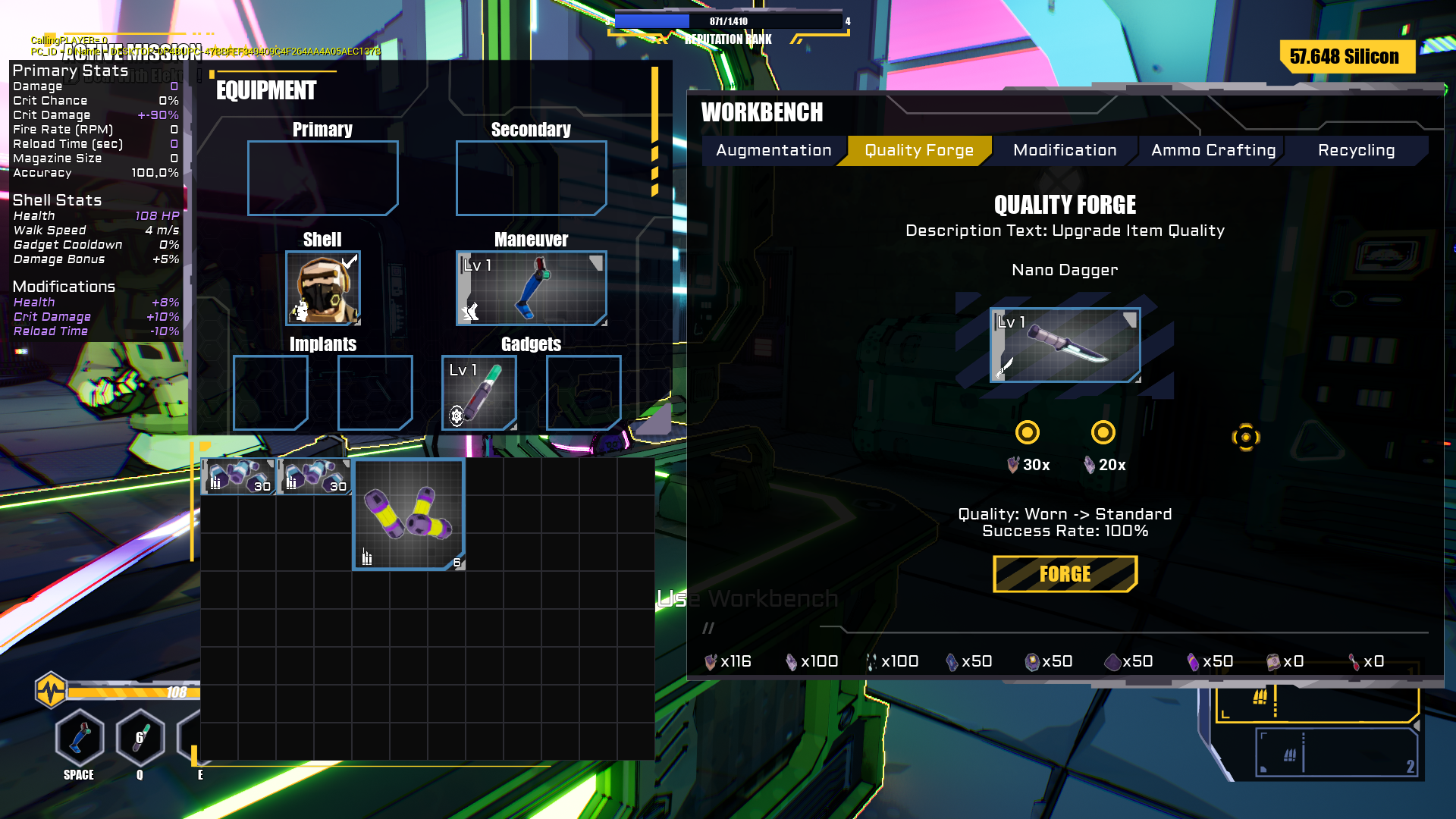Click the FORGE button
The image size is (1456, 819).
[1065, 574]
